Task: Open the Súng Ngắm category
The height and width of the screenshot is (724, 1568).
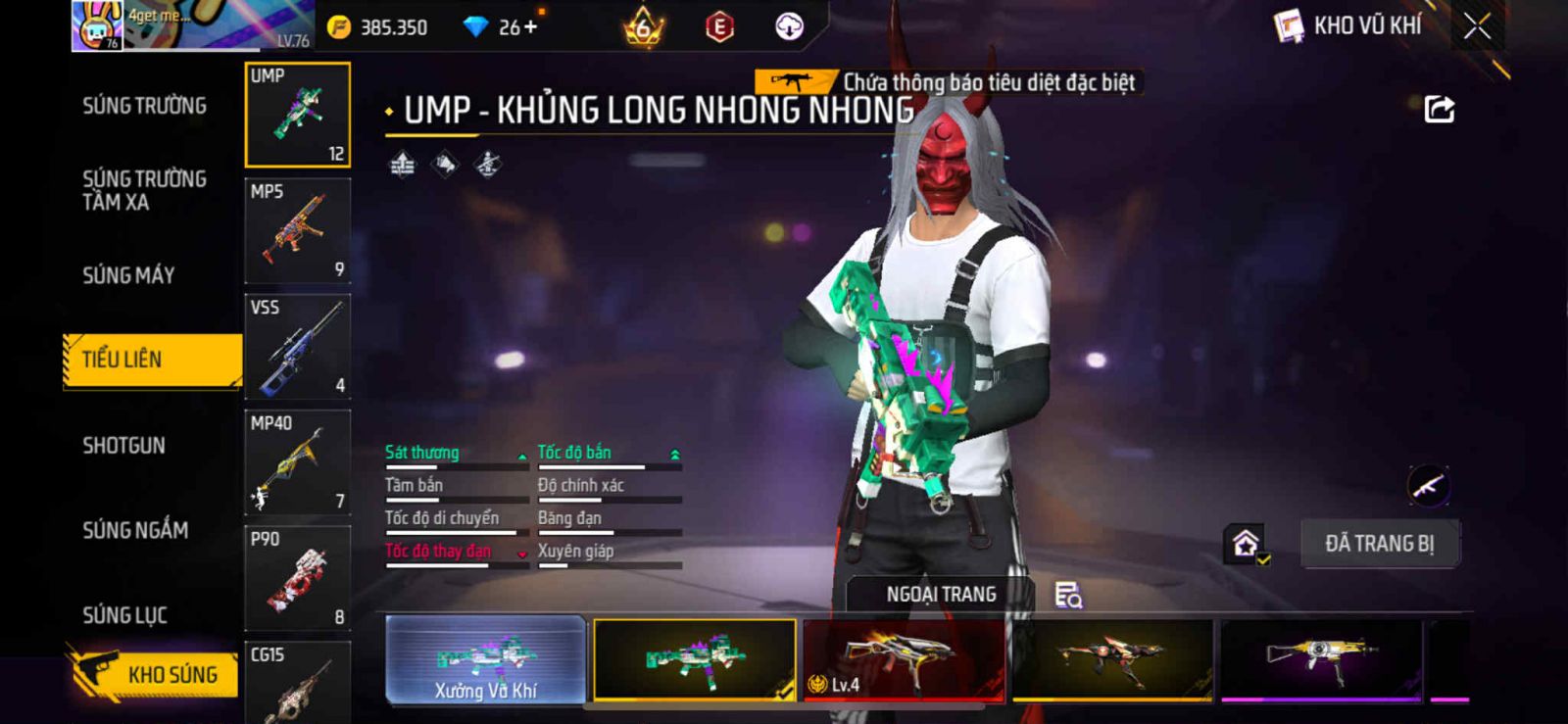Action: 135,530
